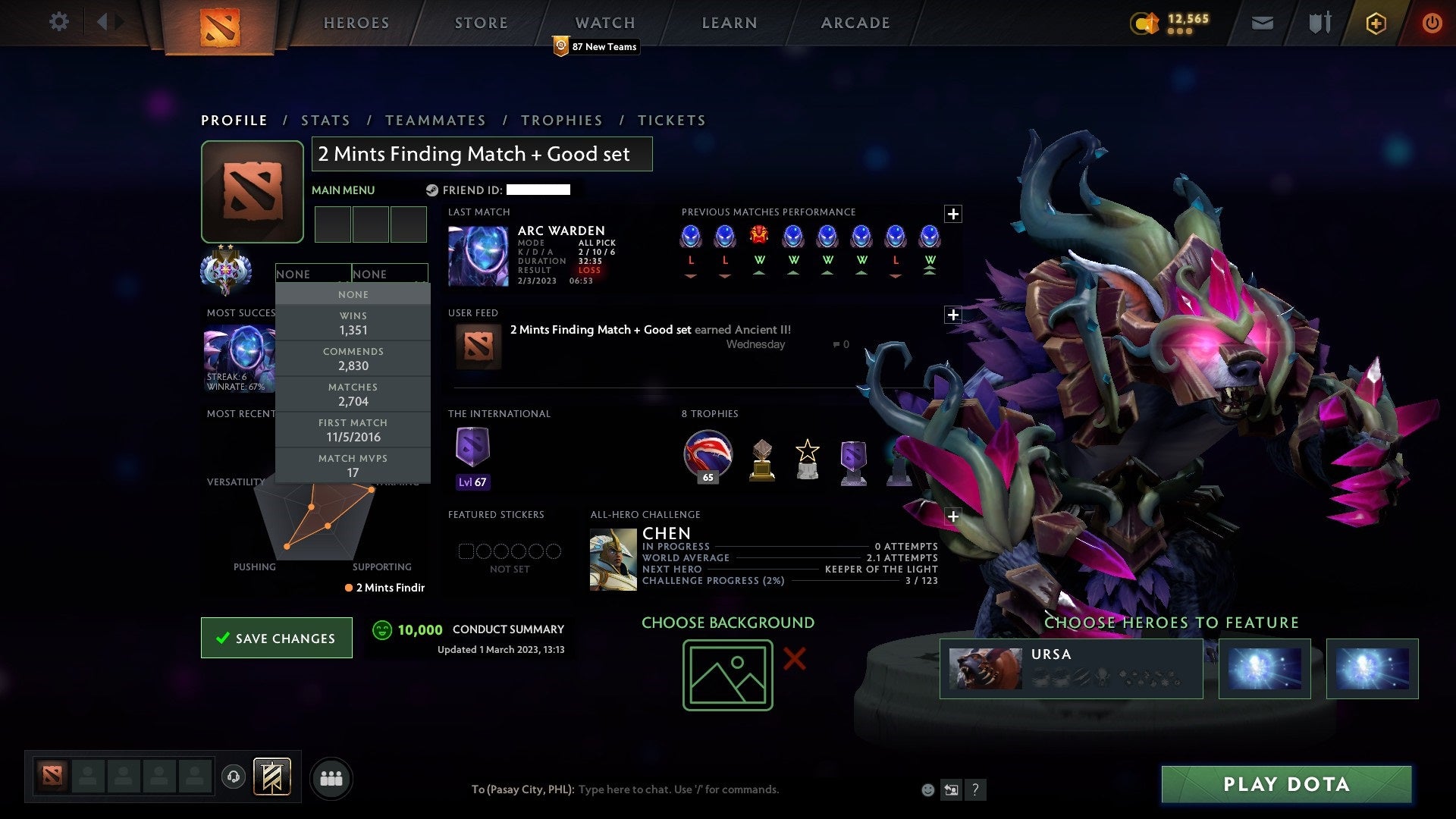Screen dimensions: 1456x819
Task: Click the Dota logo main menu avatar
Action: (253, 190)
